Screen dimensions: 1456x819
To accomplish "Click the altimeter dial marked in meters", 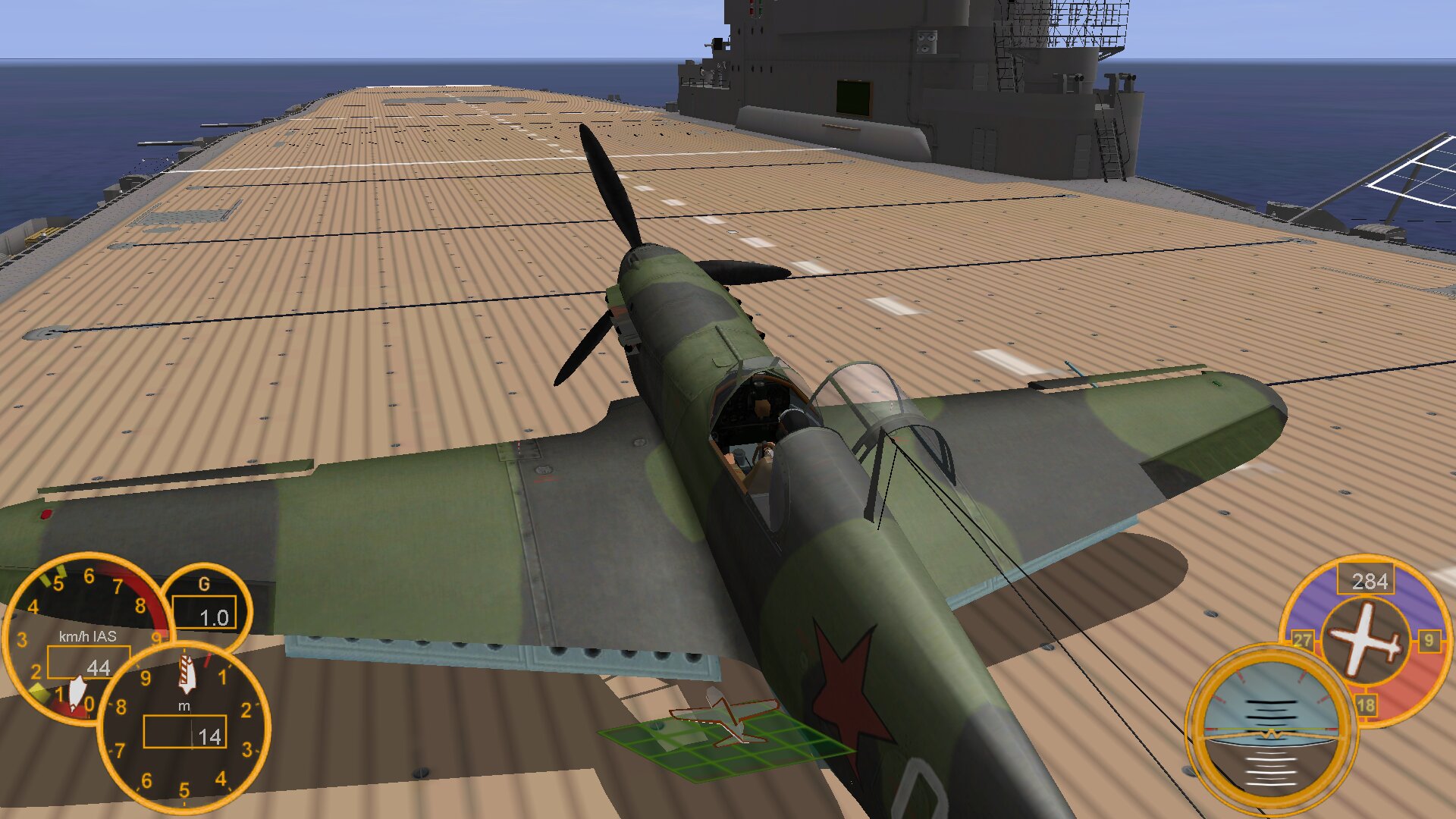I will click(184, 728).
